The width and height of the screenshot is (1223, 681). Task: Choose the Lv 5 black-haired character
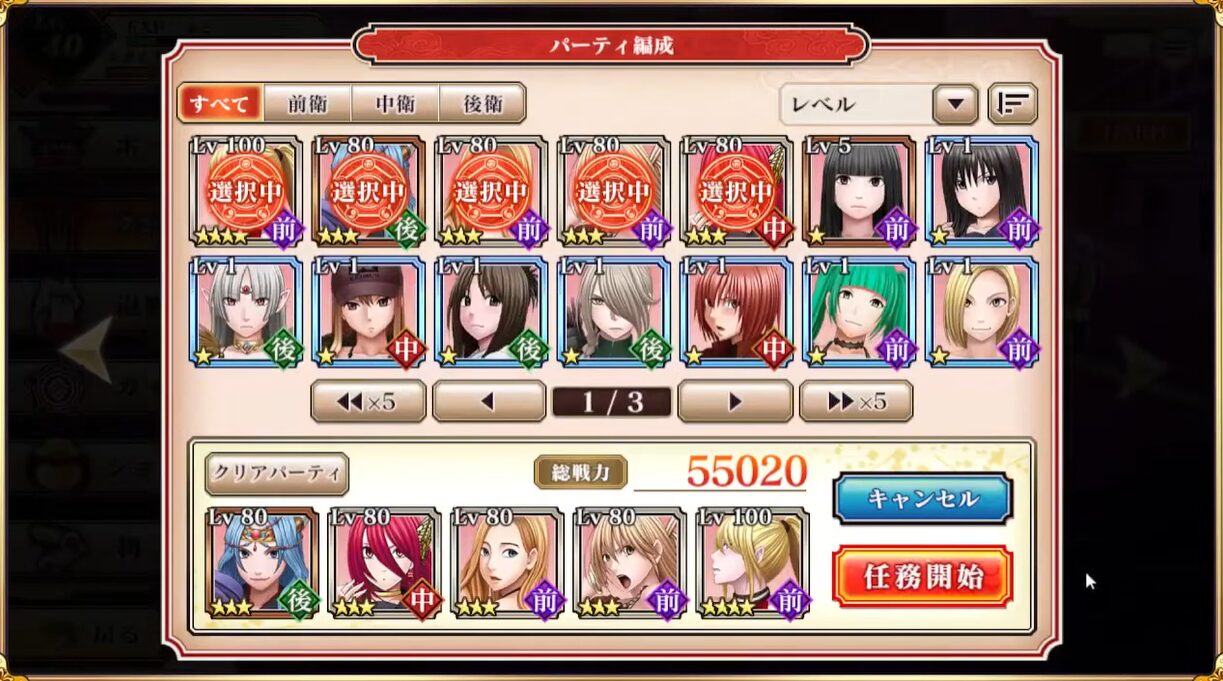[860, 191]
